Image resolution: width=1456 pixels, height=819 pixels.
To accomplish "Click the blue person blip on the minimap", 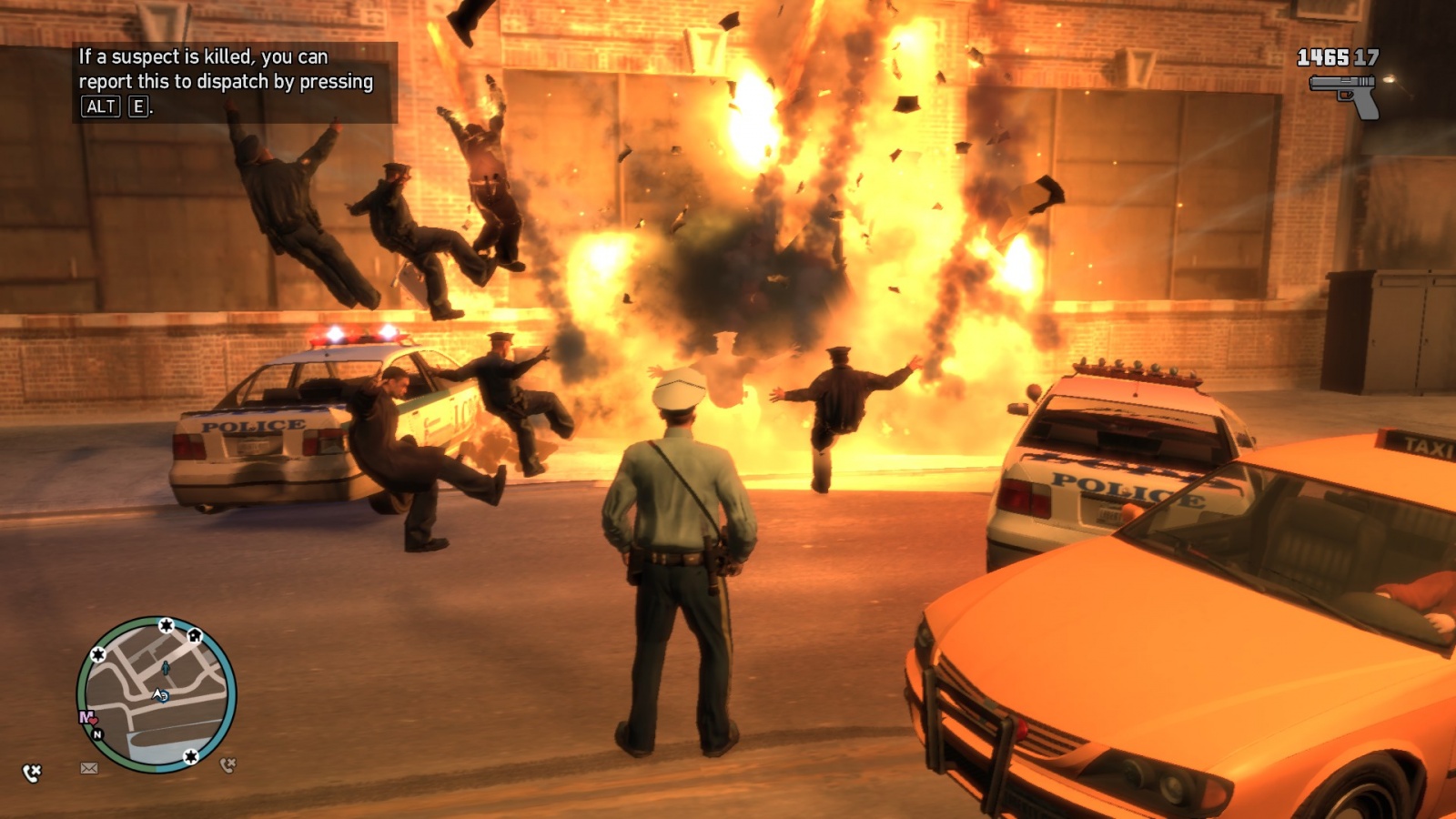I will click(166, 669).
